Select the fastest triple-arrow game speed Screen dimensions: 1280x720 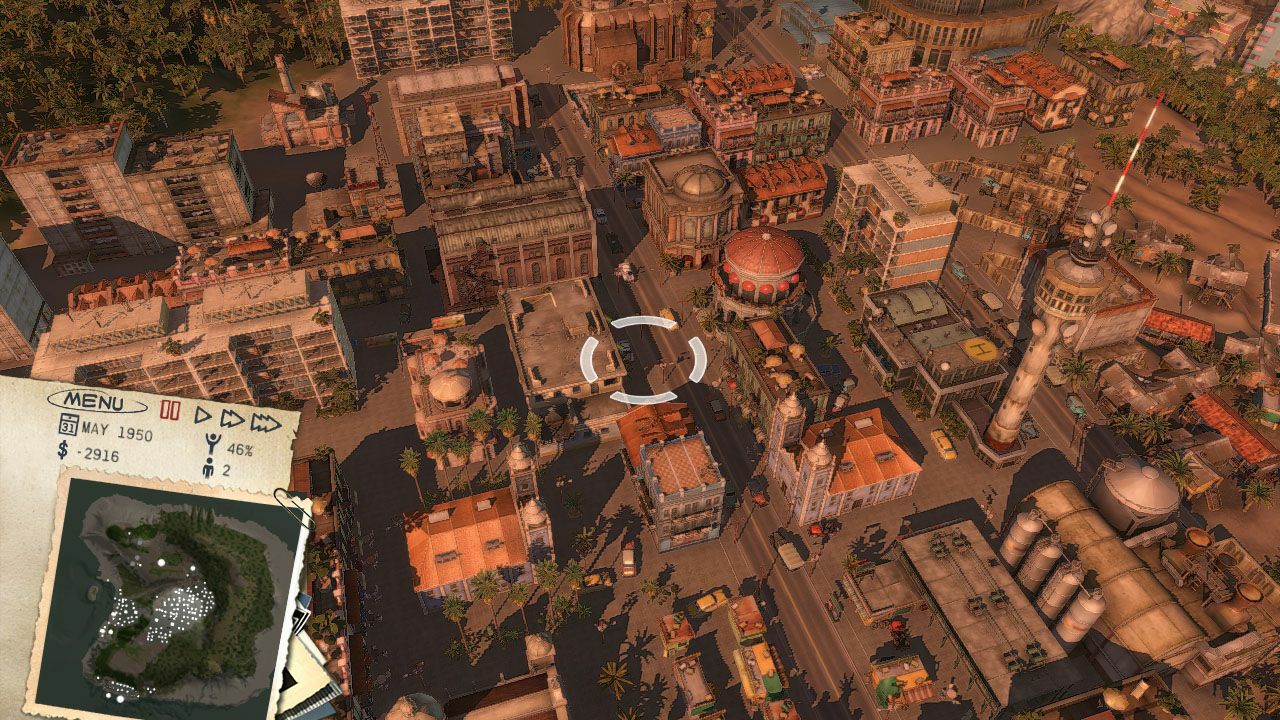[x=264, y=423]
